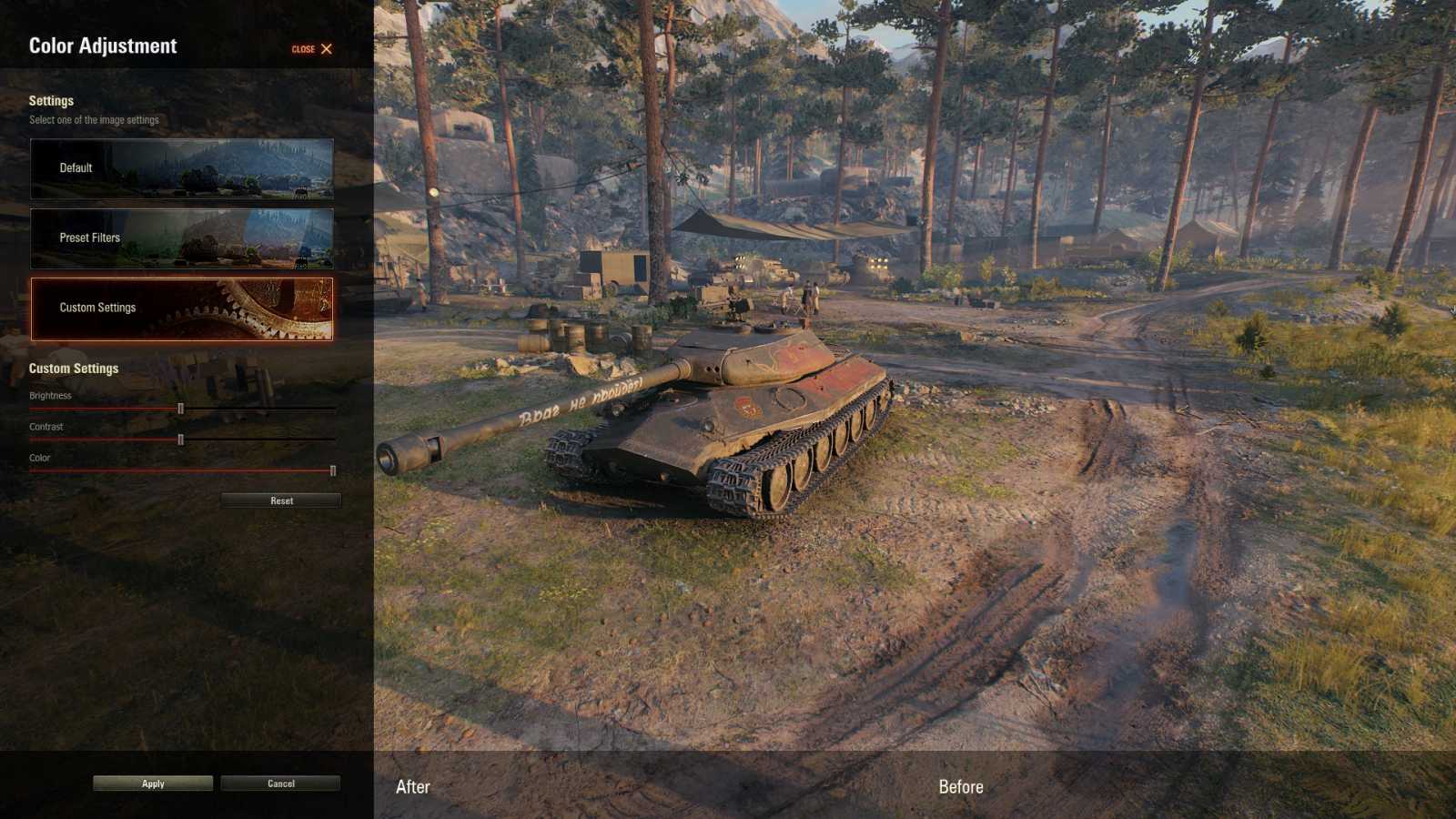Select the Custom Settings preset with gear image

181,308
